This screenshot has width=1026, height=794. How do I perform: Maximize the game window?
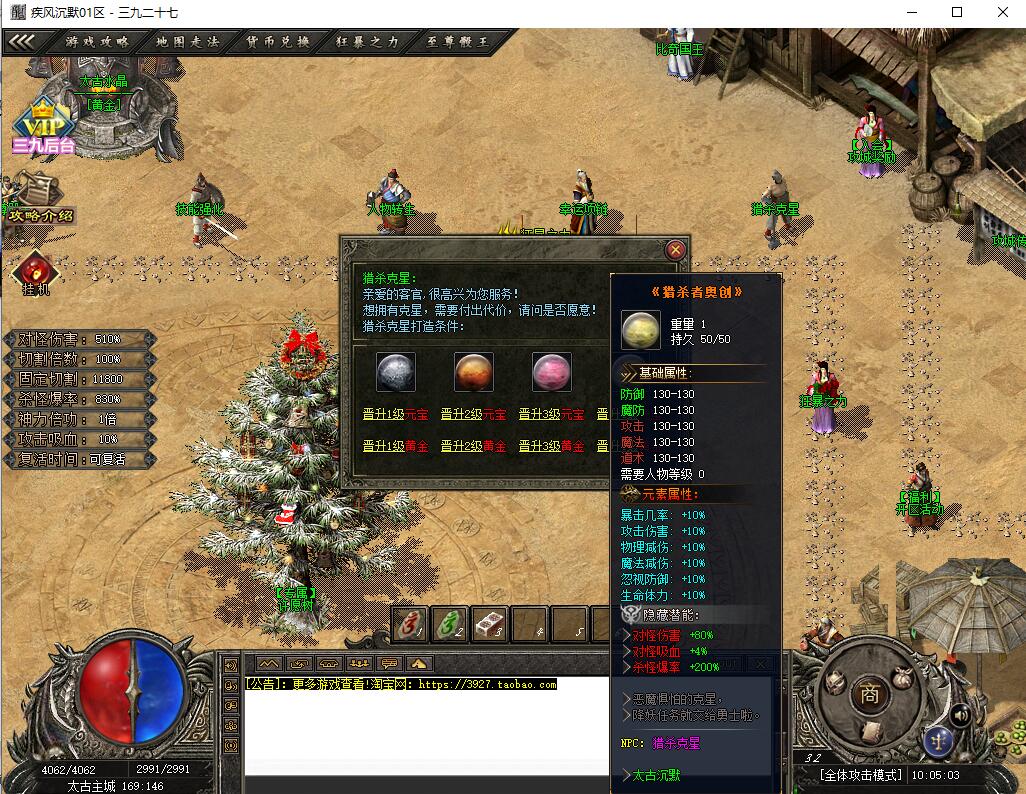click(x=956, y=12)
